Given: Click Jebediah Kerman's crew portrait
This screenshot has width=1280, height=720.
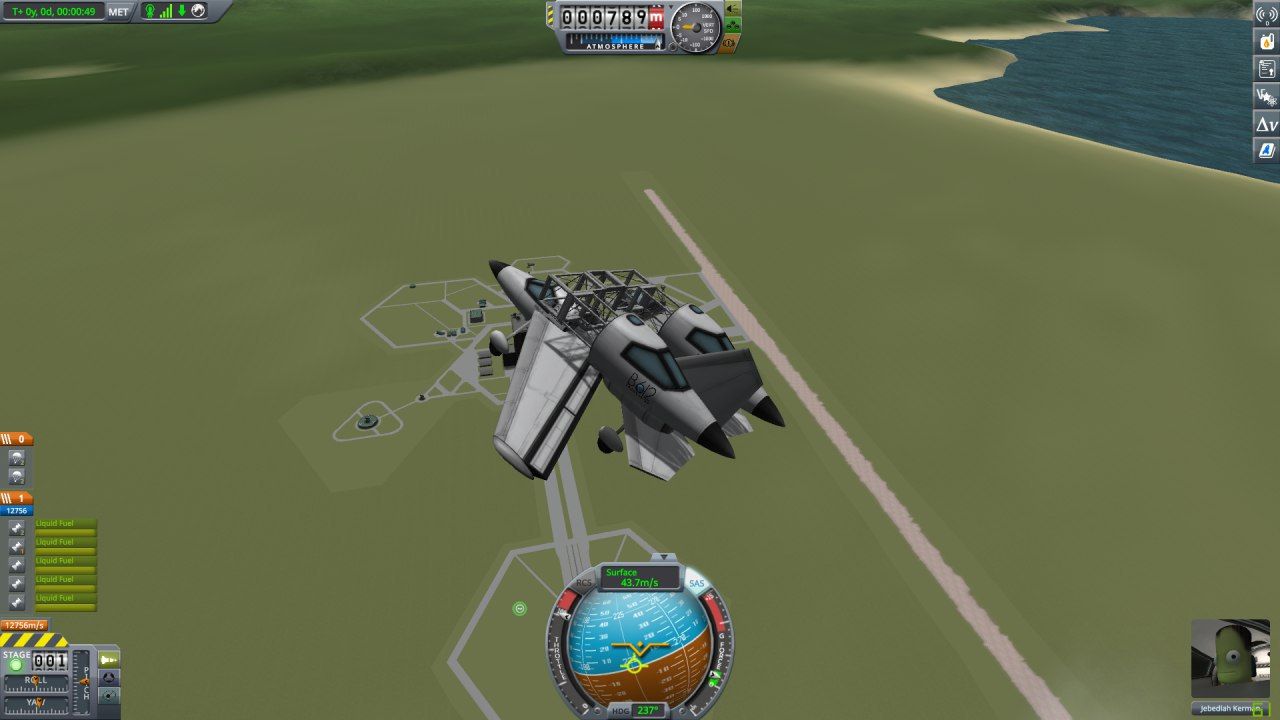Looking at the screenshot, I should [1230, 658].
